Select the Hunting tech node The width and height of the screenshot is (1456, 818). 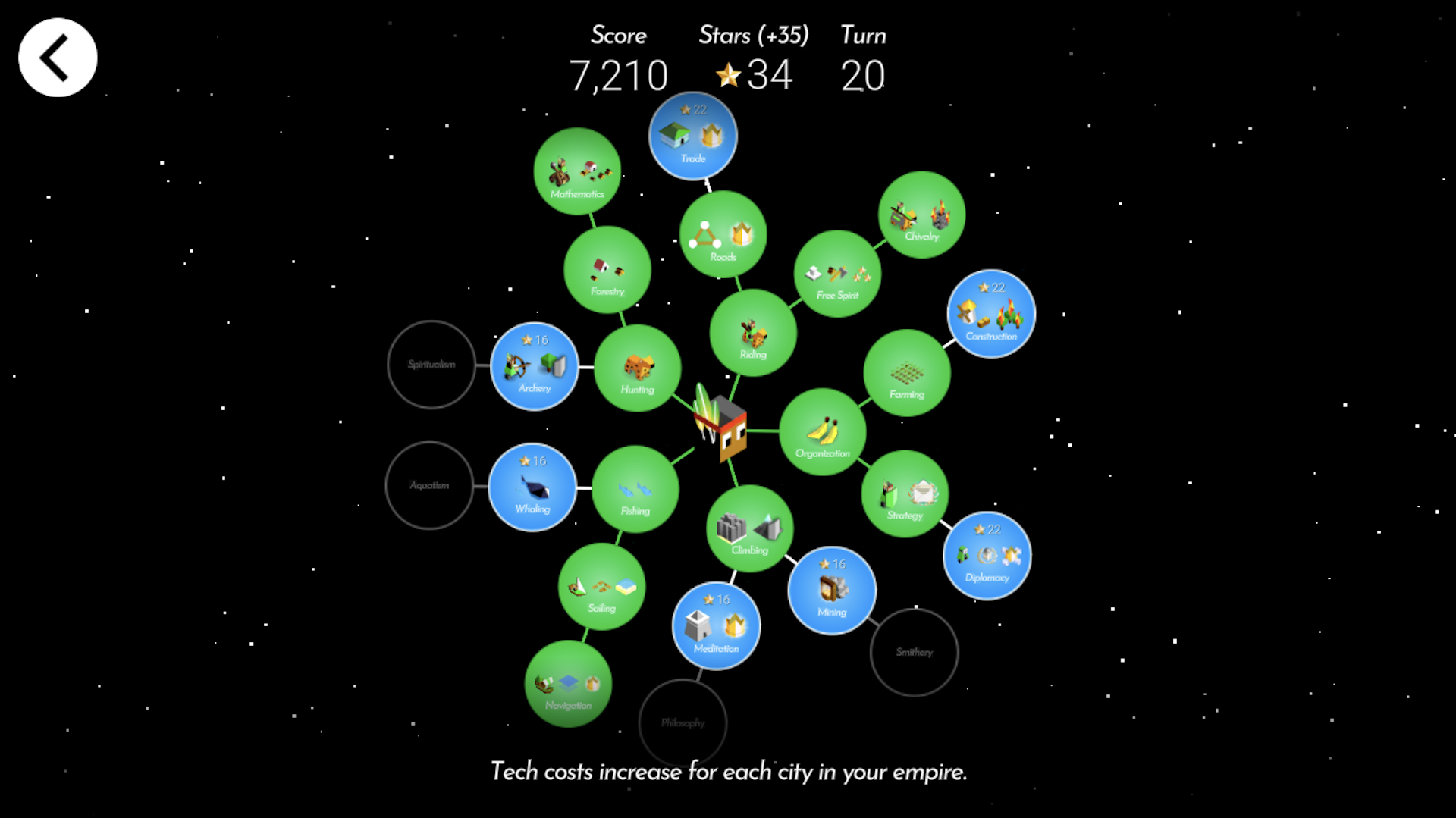coord(638,369)
